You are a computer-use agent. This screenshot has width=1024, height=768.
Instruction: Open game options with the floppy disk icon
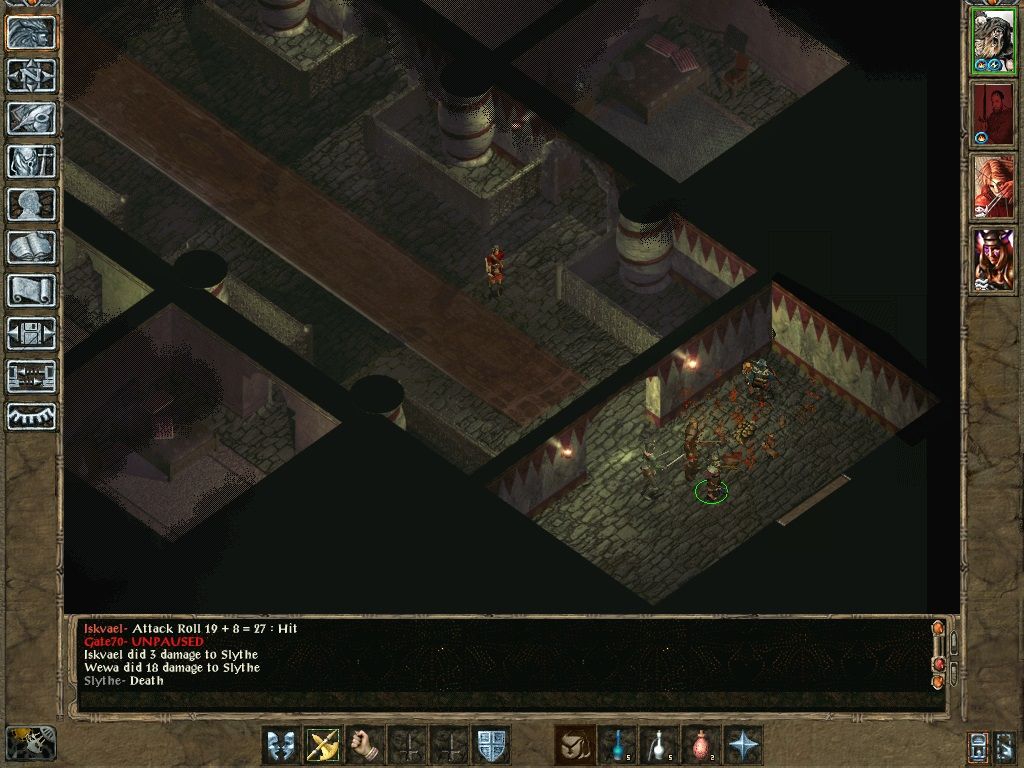(31, 334)
